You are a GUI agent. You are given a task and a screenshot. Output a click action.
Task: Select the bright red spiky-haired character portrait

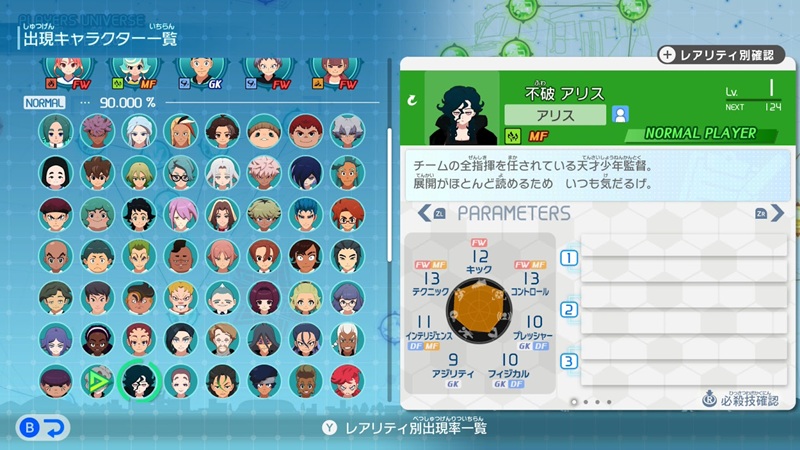click(x=346, y=381)
